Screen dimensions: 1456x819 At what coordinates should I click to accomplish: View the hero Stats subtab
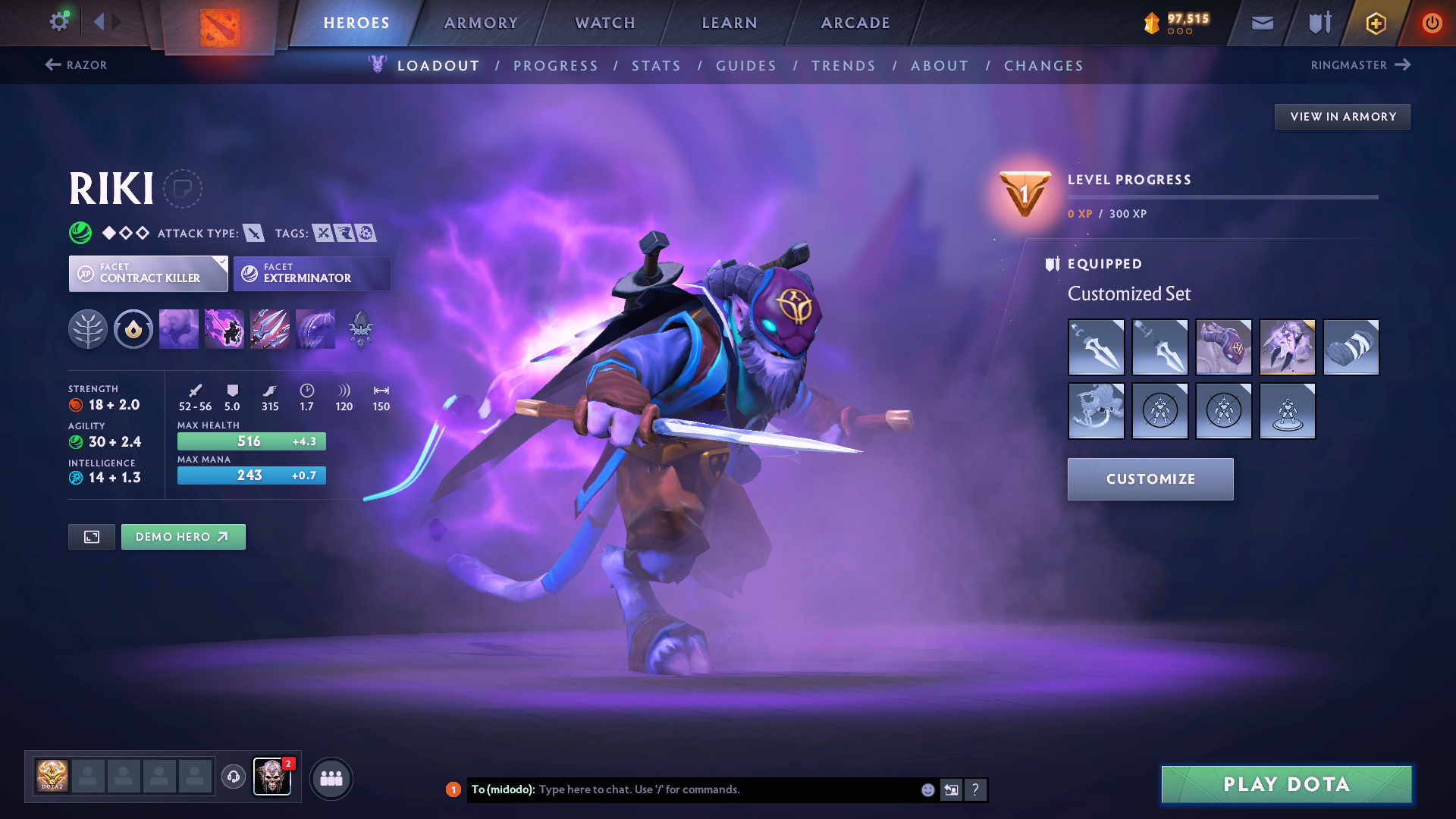pyautogui.click(x=656, y=66)
